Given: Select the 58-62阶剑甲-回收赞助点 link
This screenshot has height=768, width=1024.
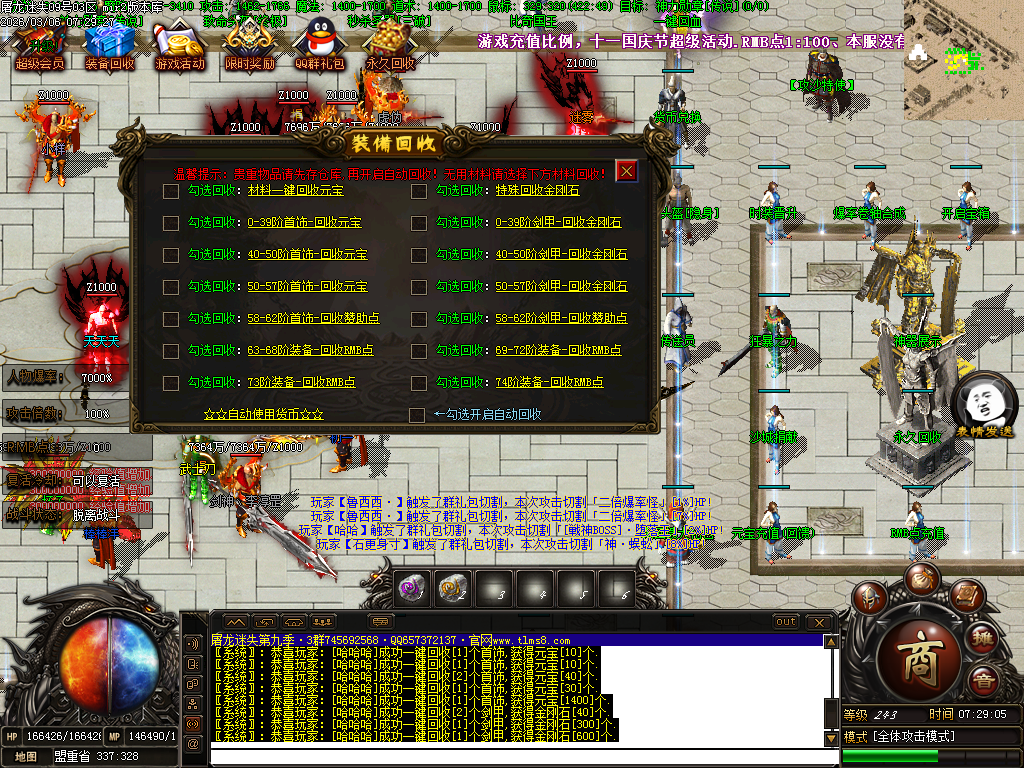Looking at the screenshot, I should [561, 318].
